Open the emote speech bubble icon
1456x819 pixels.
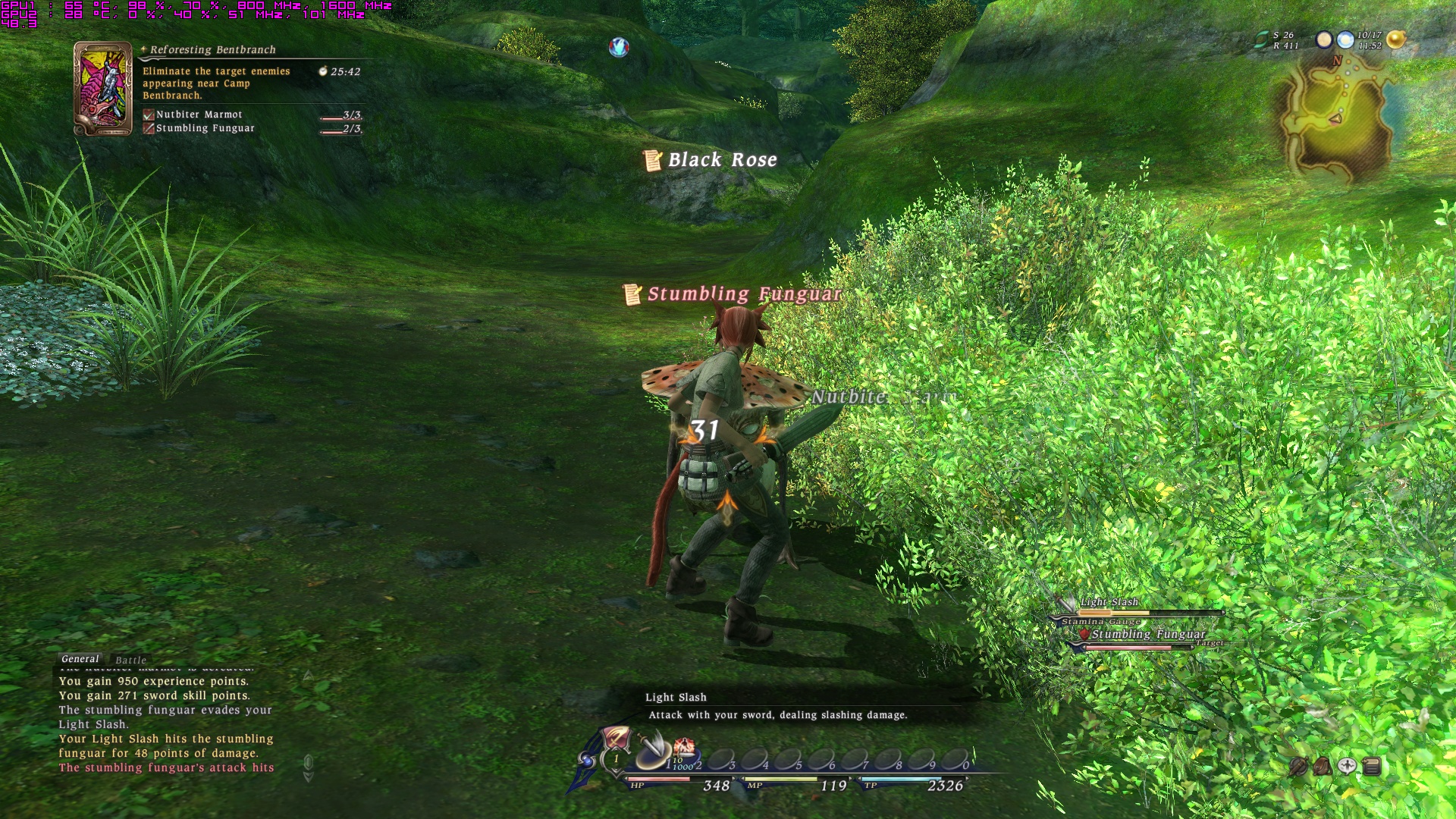[1347, 767]
